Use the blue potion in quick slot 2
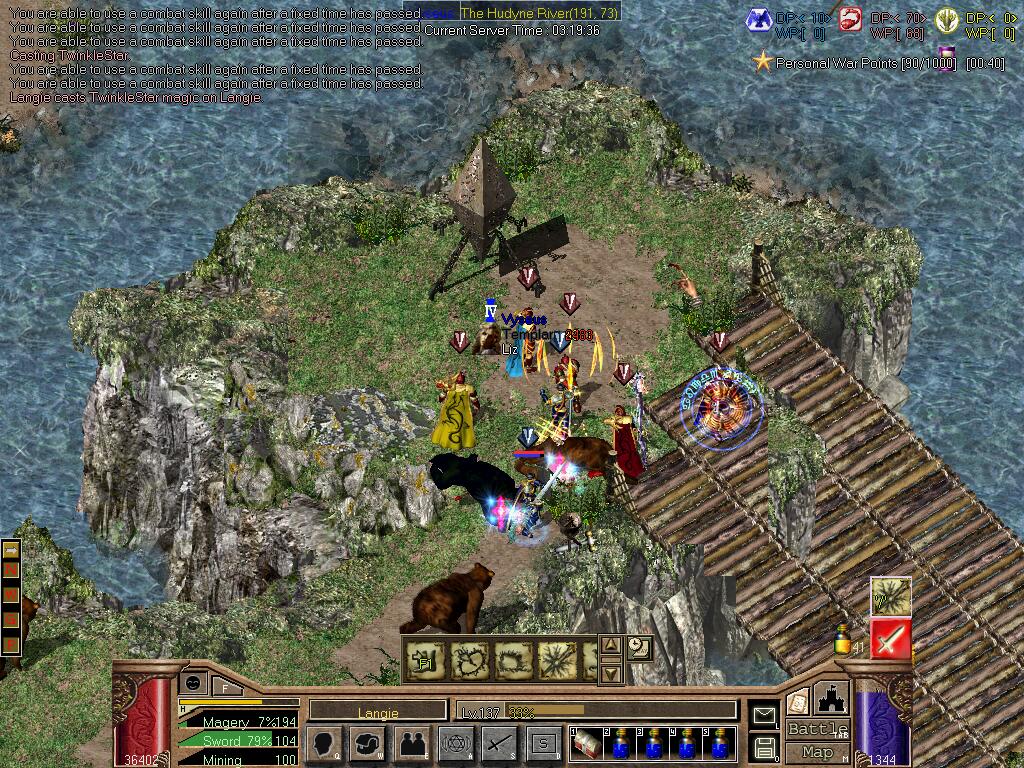1024x768 pixels. coord(622,744)
